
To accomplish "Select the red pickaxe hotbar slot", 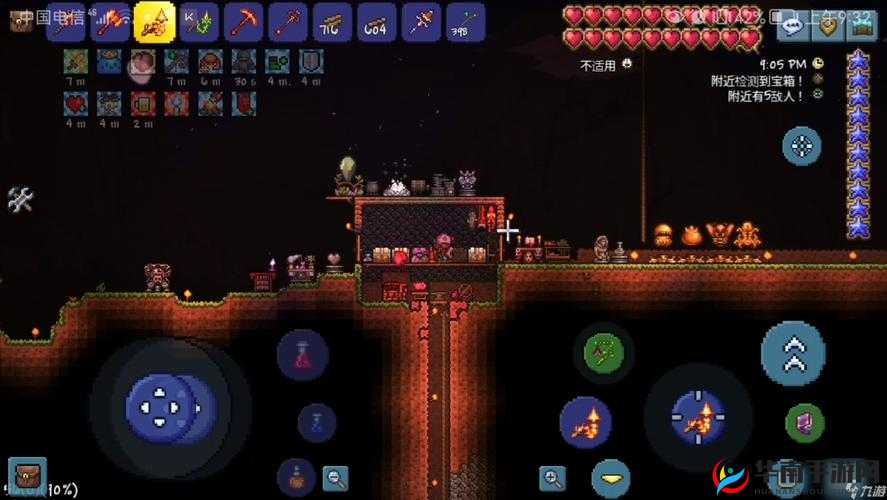I will 243,21.
